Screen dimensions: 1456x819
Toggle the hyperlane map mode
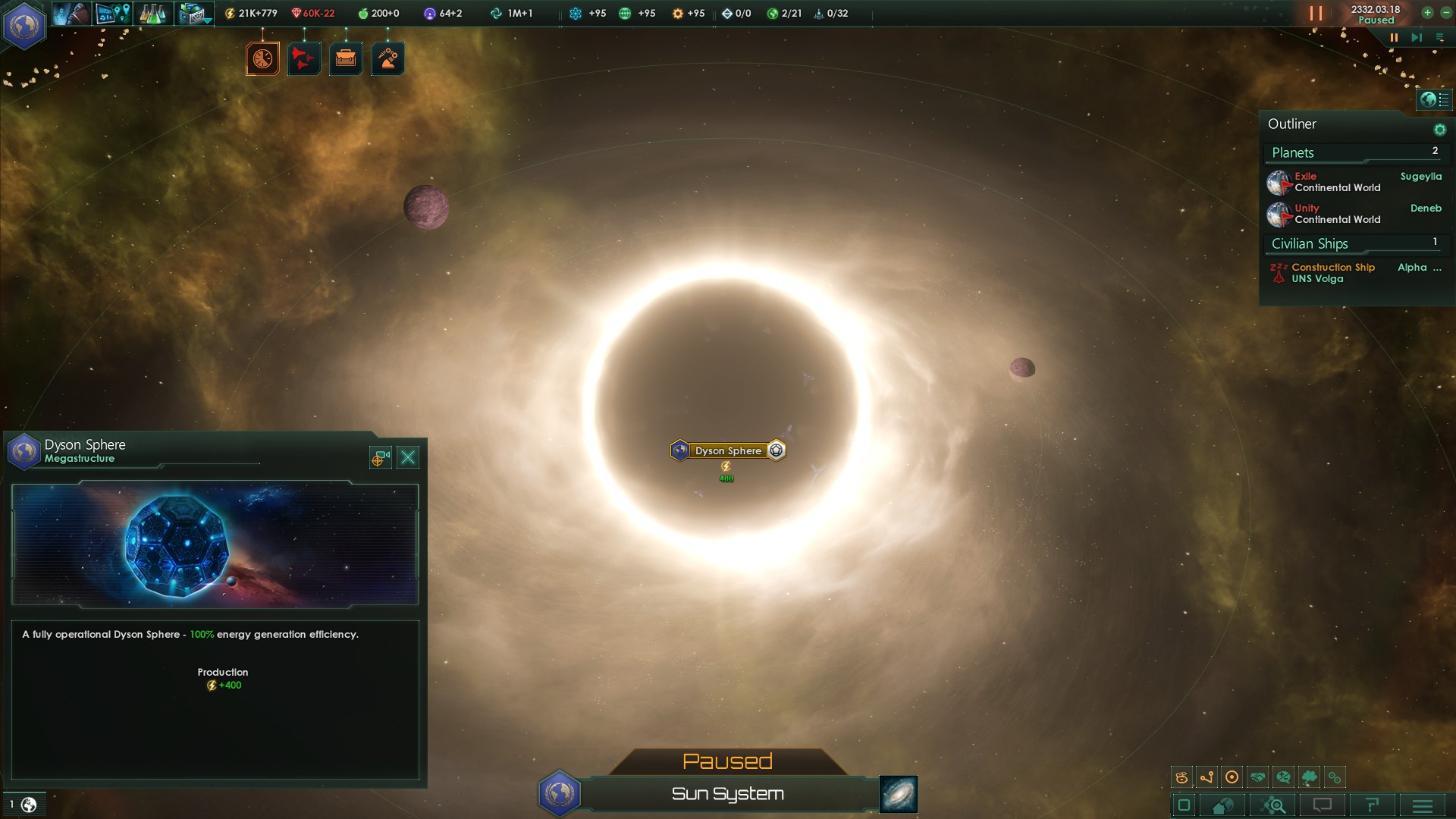[x=1207, y=777]
